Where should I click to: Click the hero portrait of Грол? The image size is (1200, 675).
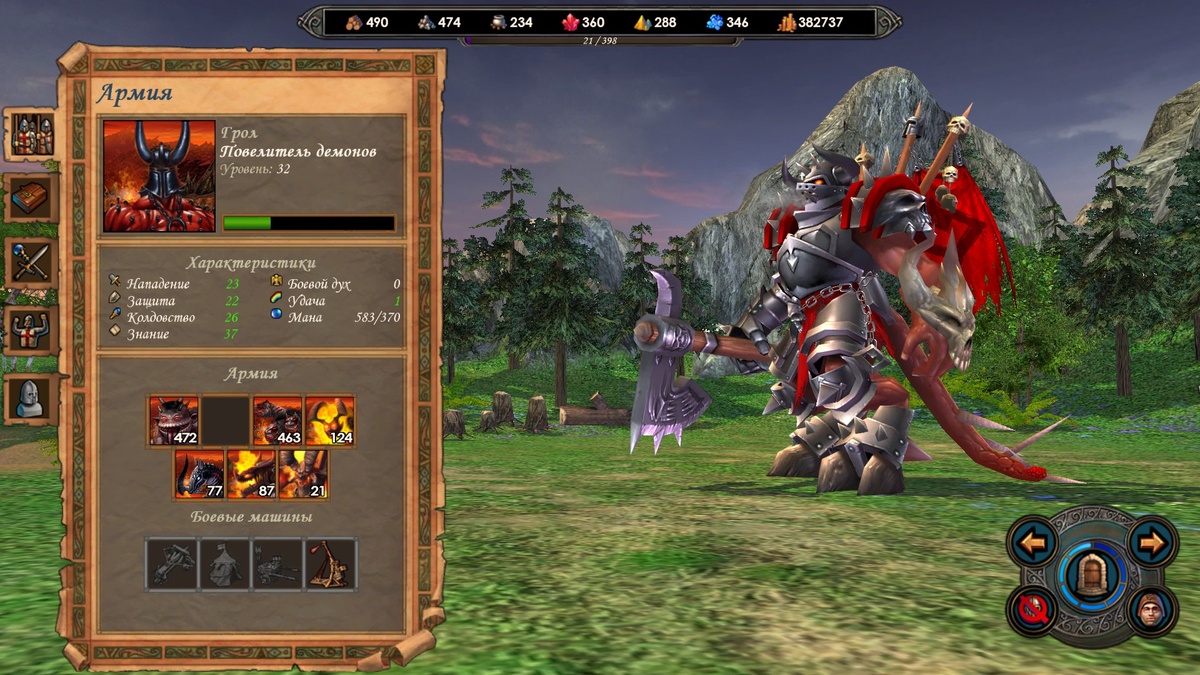pyautogui.click(x=159, y=176)
